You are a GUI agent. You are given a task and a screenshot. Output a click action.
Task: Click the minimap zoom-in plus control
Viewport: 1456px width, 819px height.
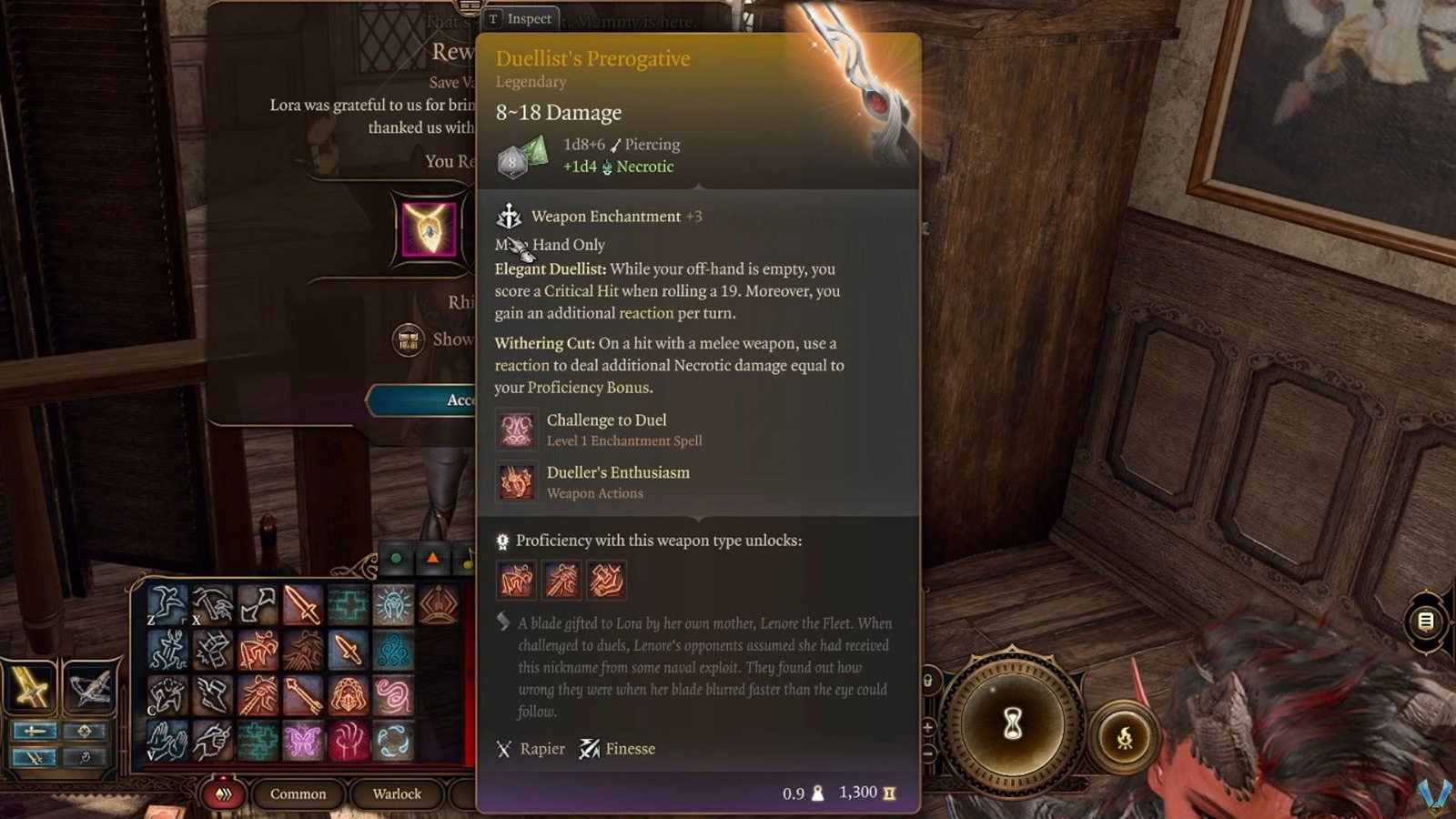927,726
